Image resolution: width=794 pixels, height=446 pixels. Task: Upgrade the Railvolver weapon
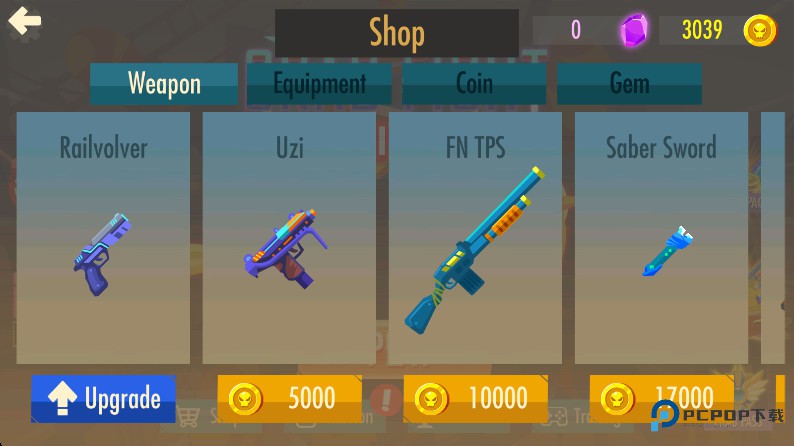(x=104, y=398)
